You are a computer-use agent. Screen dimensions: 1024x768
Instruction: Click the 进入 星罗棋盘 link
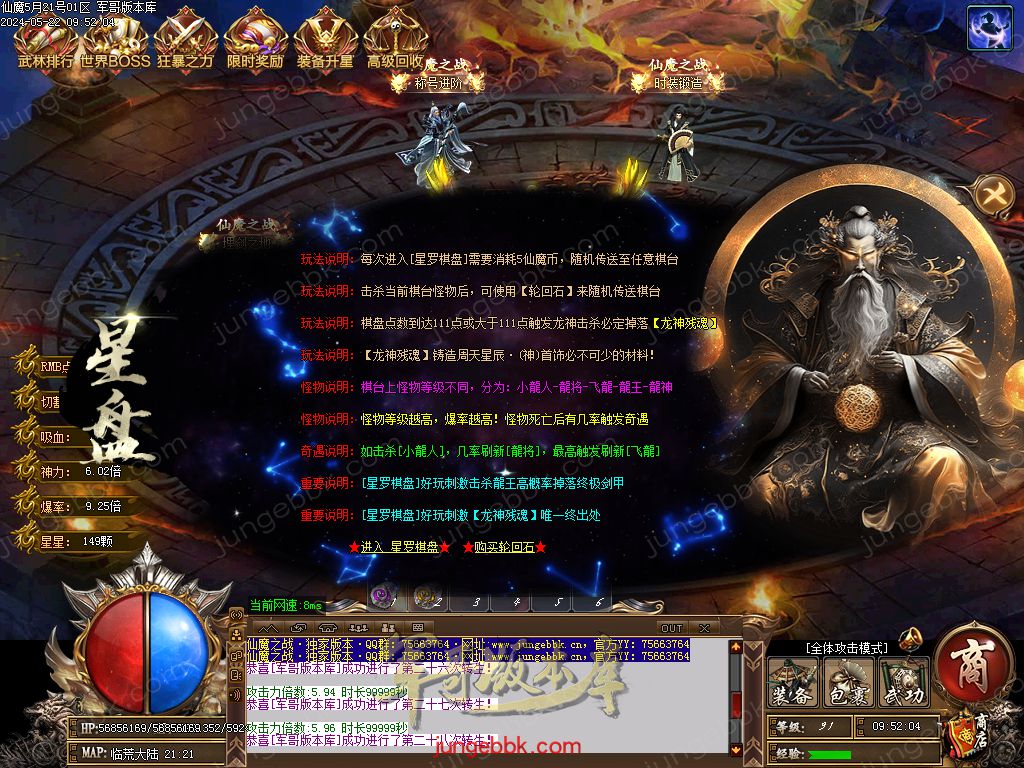[x=400, y=547]
